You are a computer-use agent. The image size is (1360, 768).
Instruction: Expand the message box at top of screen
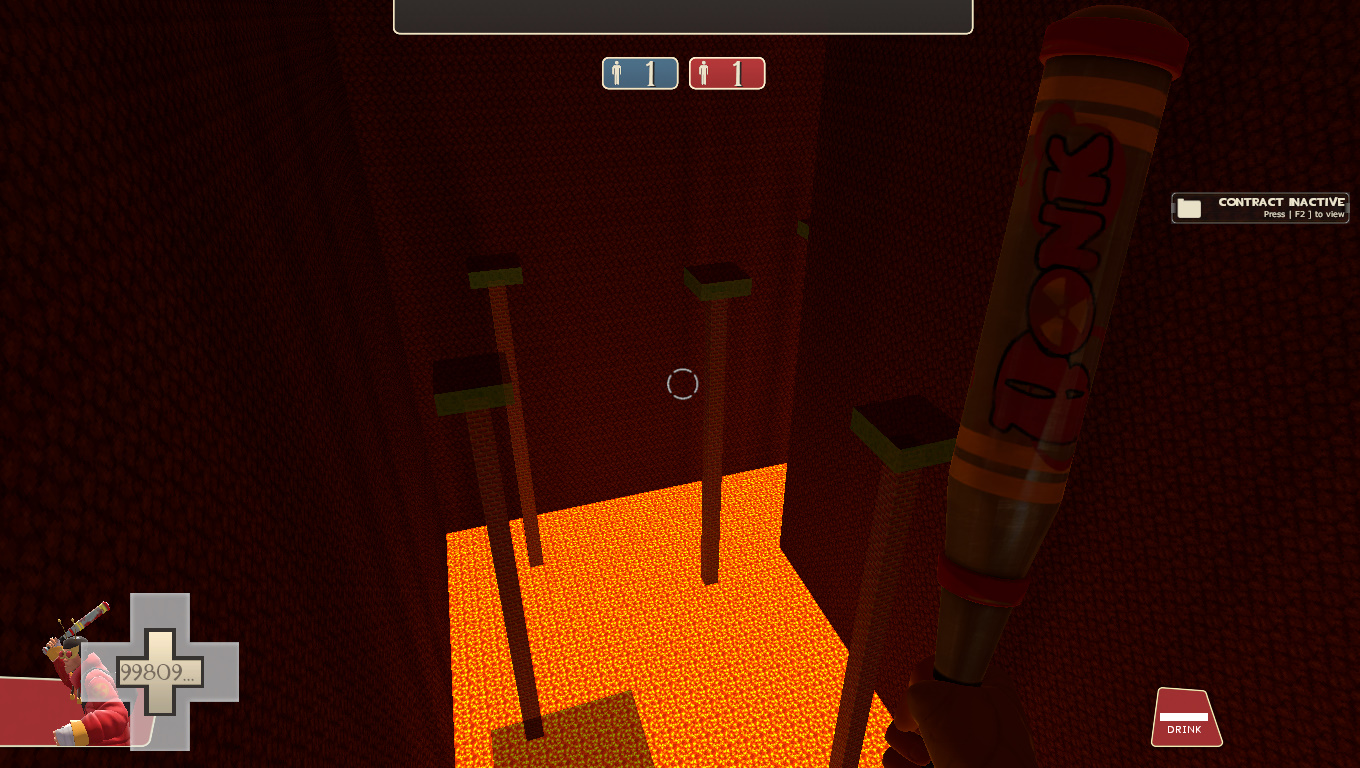(683, 16)
